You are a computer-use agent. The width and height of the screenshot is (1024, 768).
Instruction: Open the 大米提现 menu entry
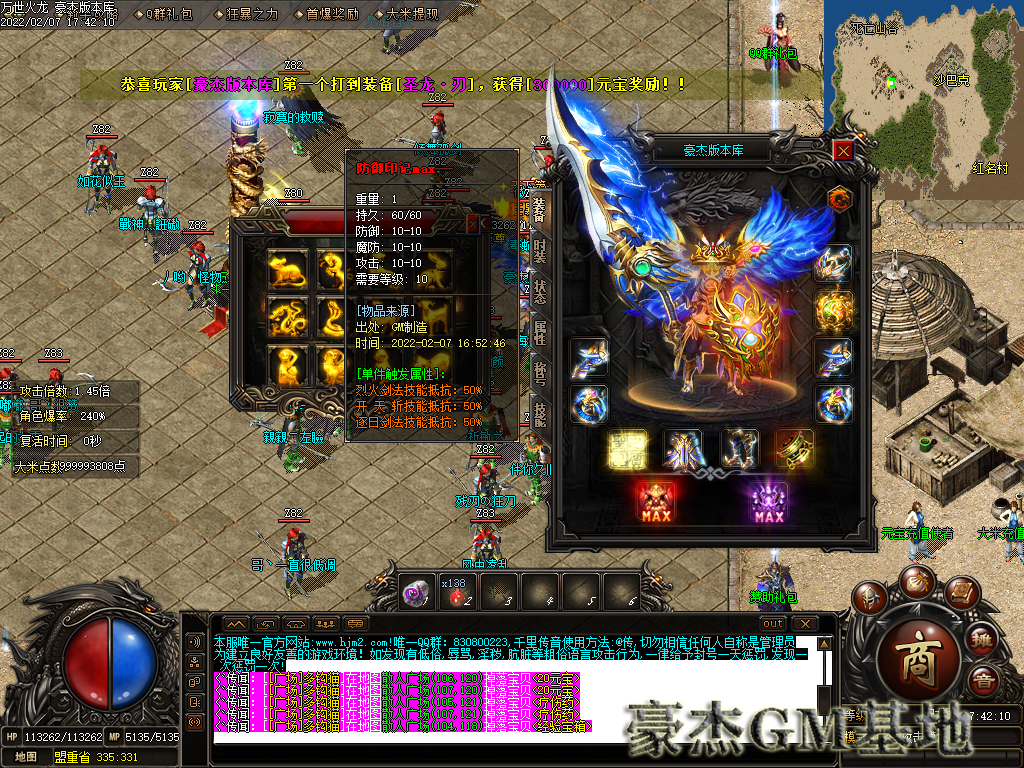[411, 14]
